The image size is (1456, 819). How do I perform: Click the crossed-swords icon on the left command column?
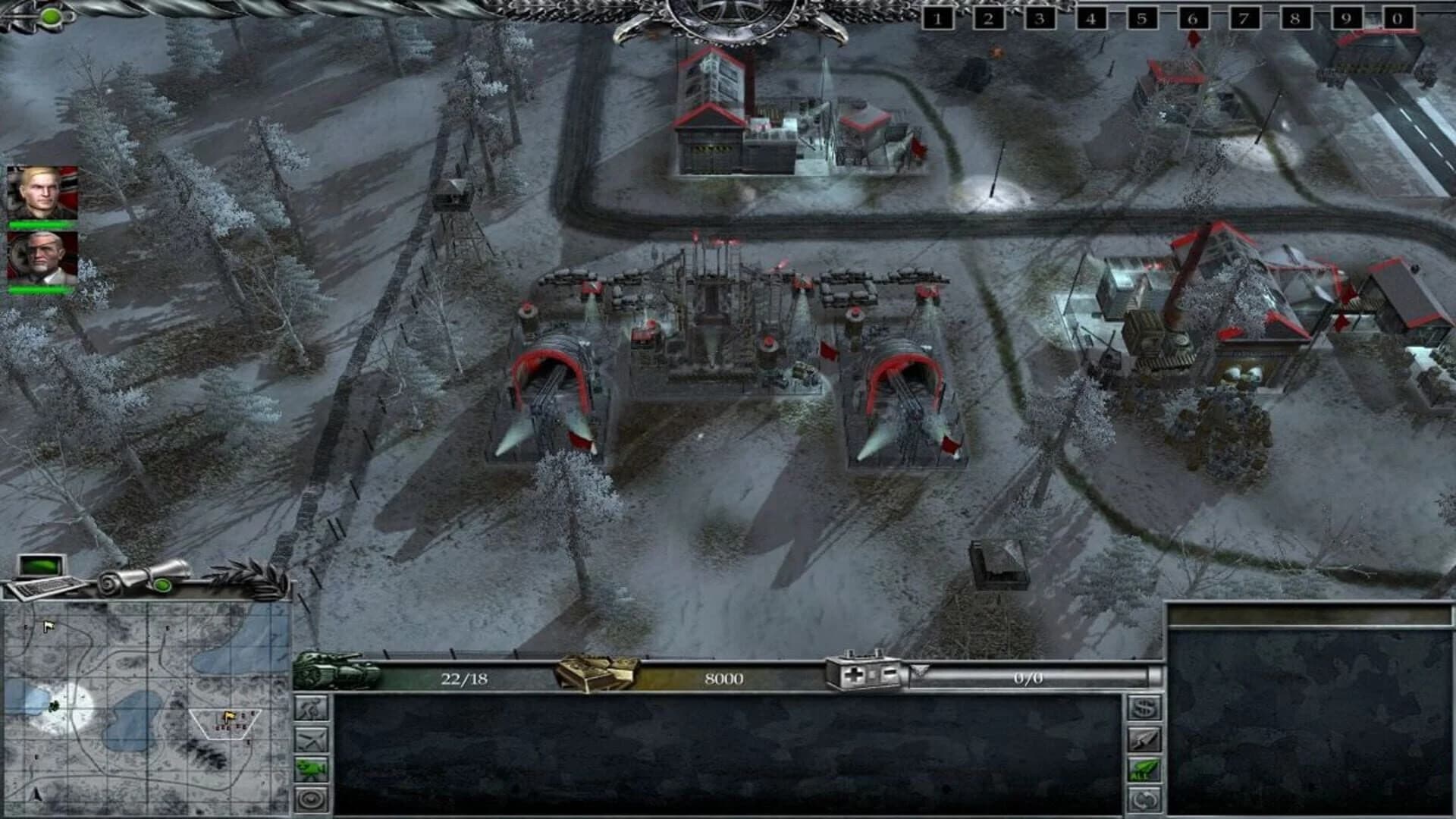311,739
